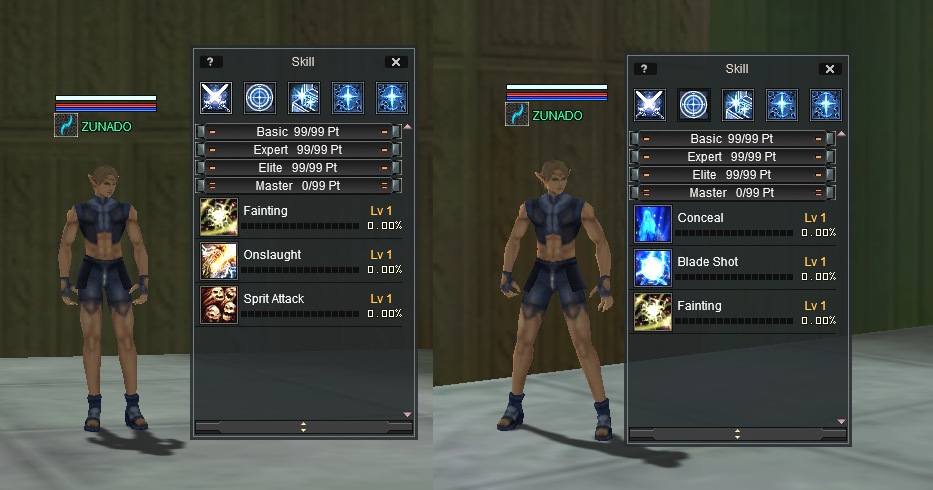The image size is (933, 490).
Task: Activate the Blade Shot skill
Action: [x=653, y=268]
